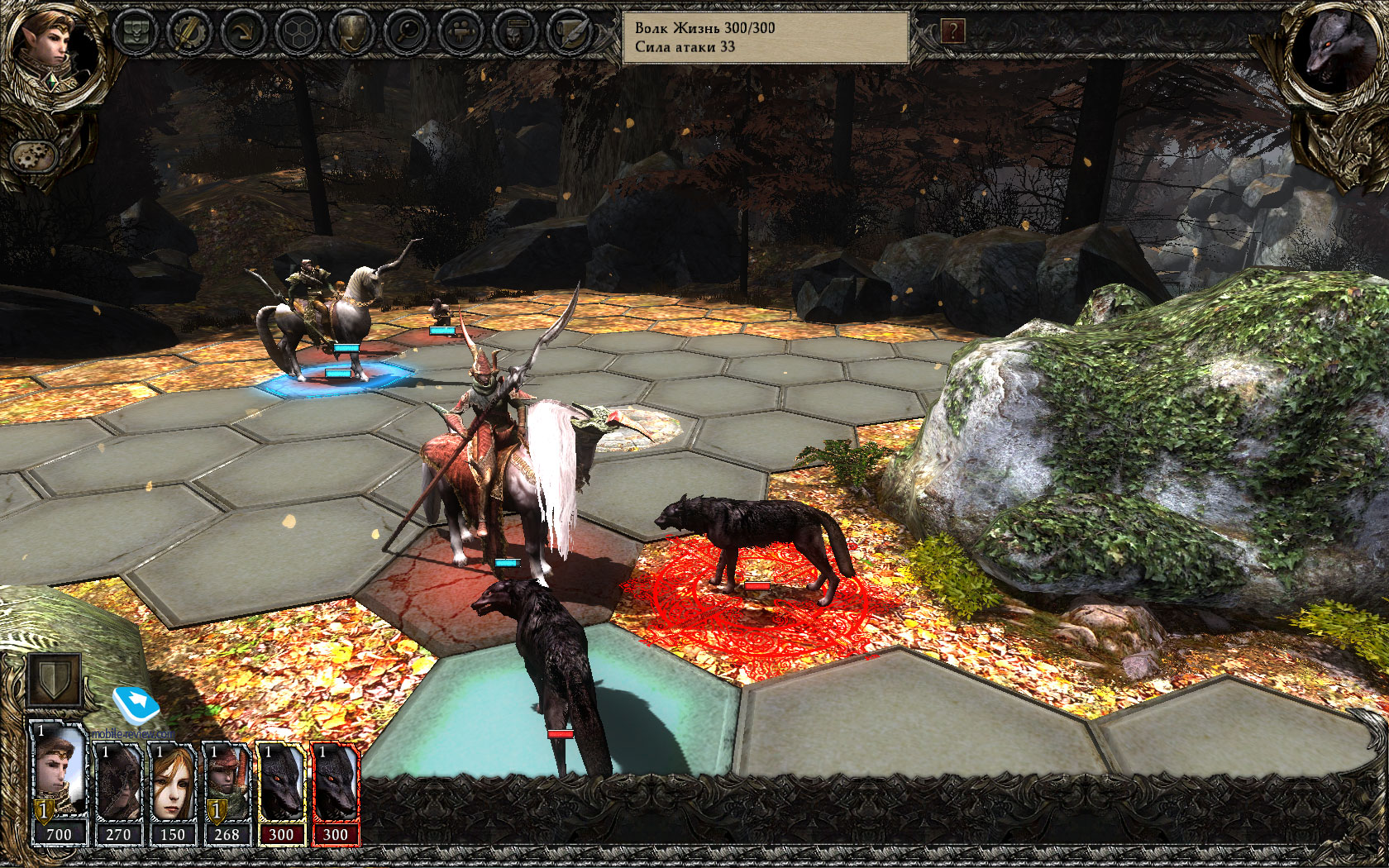Activate the curved arrow icon
Image resolution: width=1389 pixels, height=868 pixels.
pos(242,32)
